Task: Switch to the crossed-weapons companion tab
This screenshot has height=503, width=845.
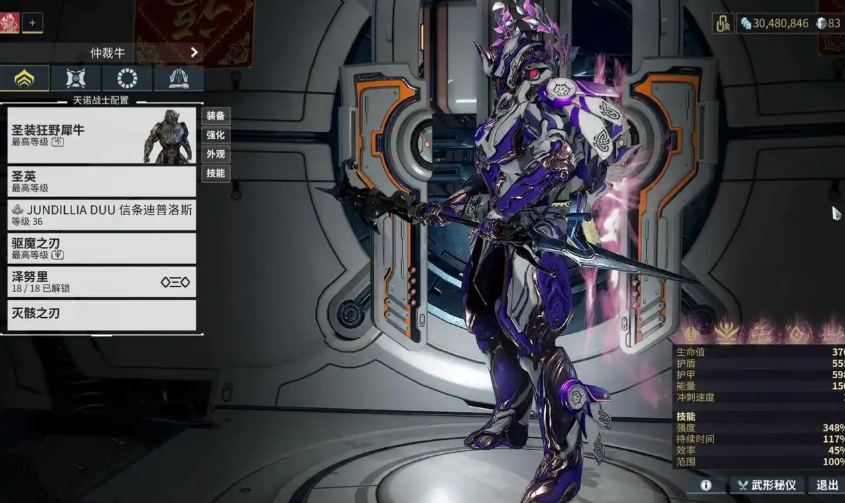Action: point(76,79)
